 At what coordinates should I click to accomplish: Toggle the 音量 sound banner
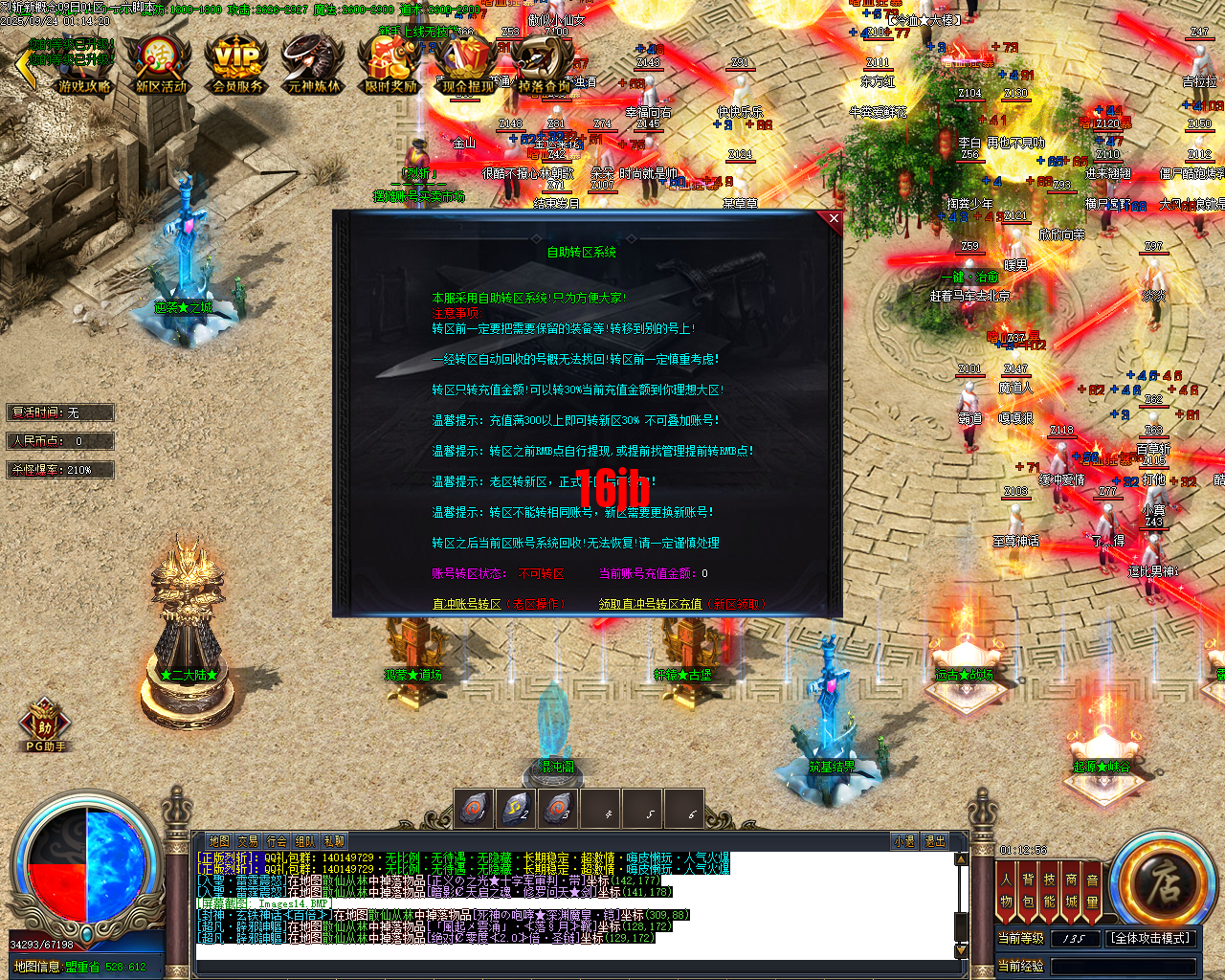tap(1092, 888)
